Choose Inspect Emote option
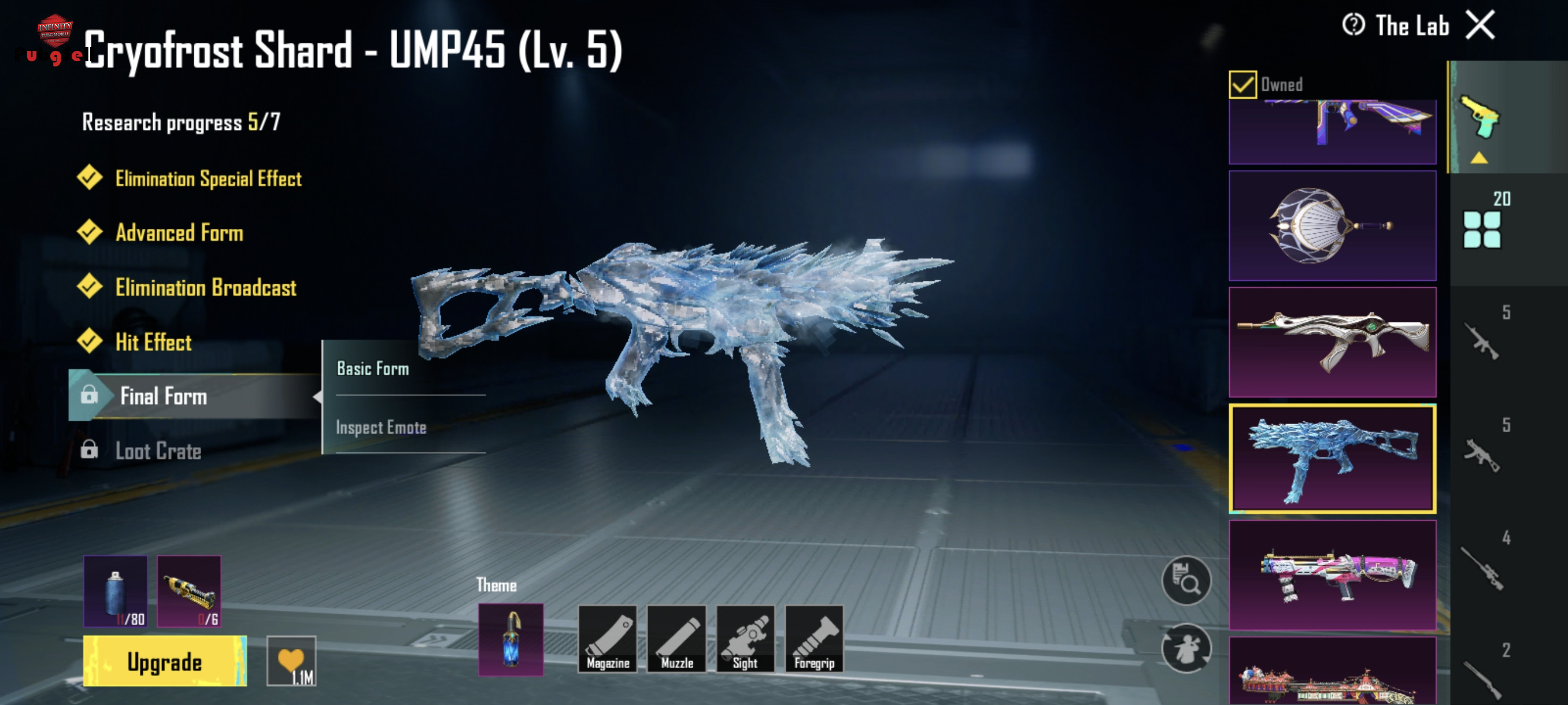1568x705 pixels. (x=381, y=428)
